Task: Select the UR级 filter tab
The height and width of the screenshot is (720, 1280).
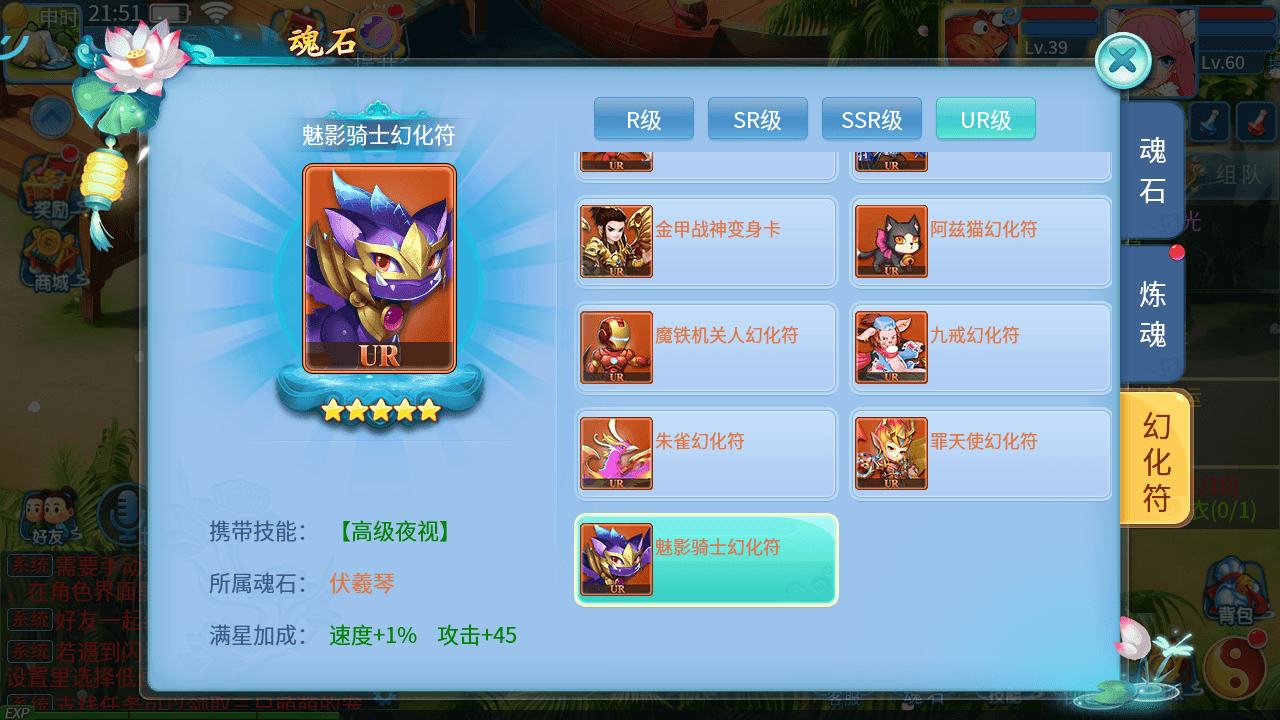Action: pyautogui.click(x=985, y=118)
